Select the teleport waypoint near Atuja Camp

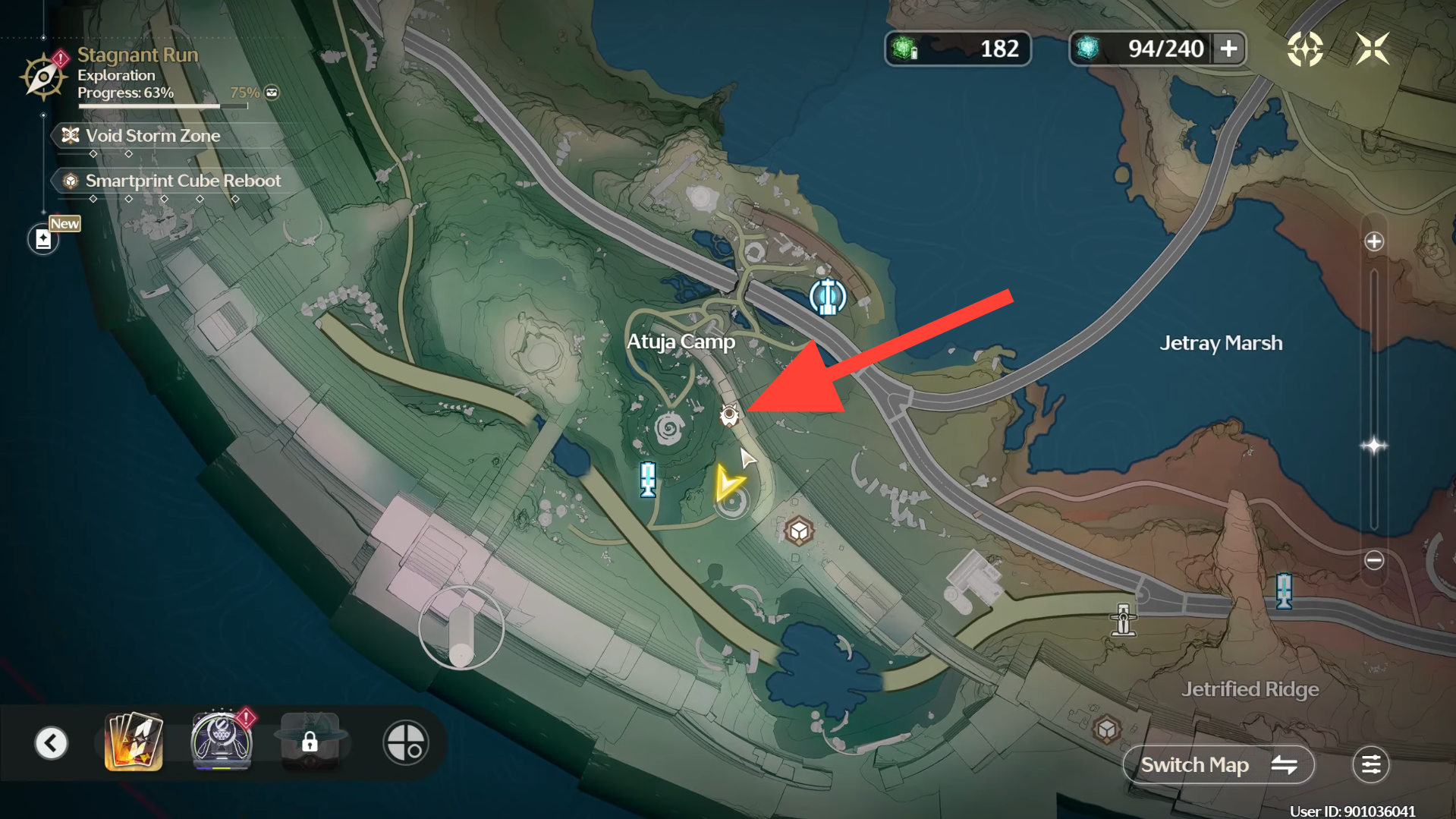(827, 297)
